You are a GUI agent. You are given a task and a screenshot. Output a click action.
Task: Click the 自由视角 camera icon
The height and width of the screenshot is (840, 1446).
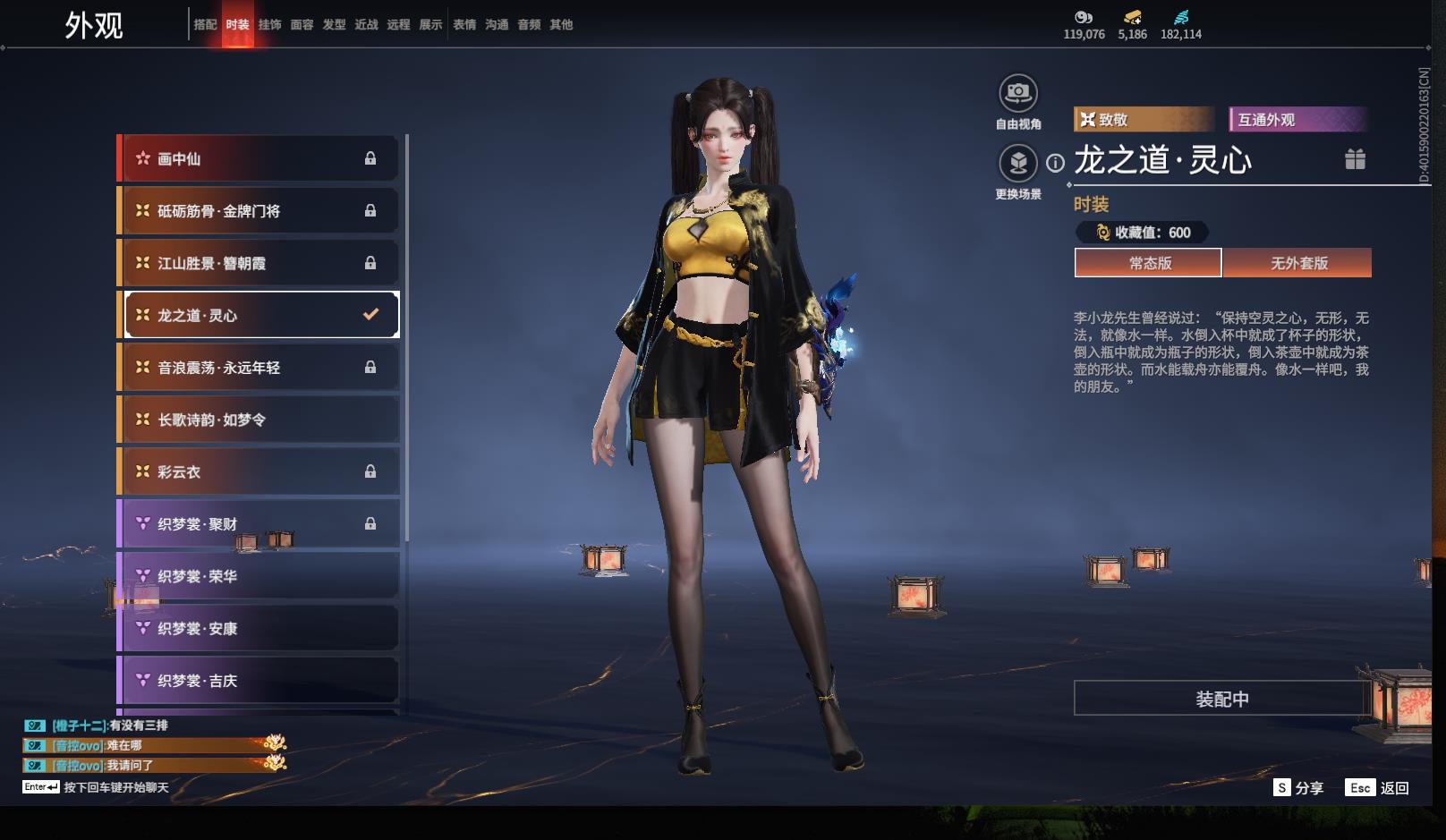click(x=1018, y=93)
